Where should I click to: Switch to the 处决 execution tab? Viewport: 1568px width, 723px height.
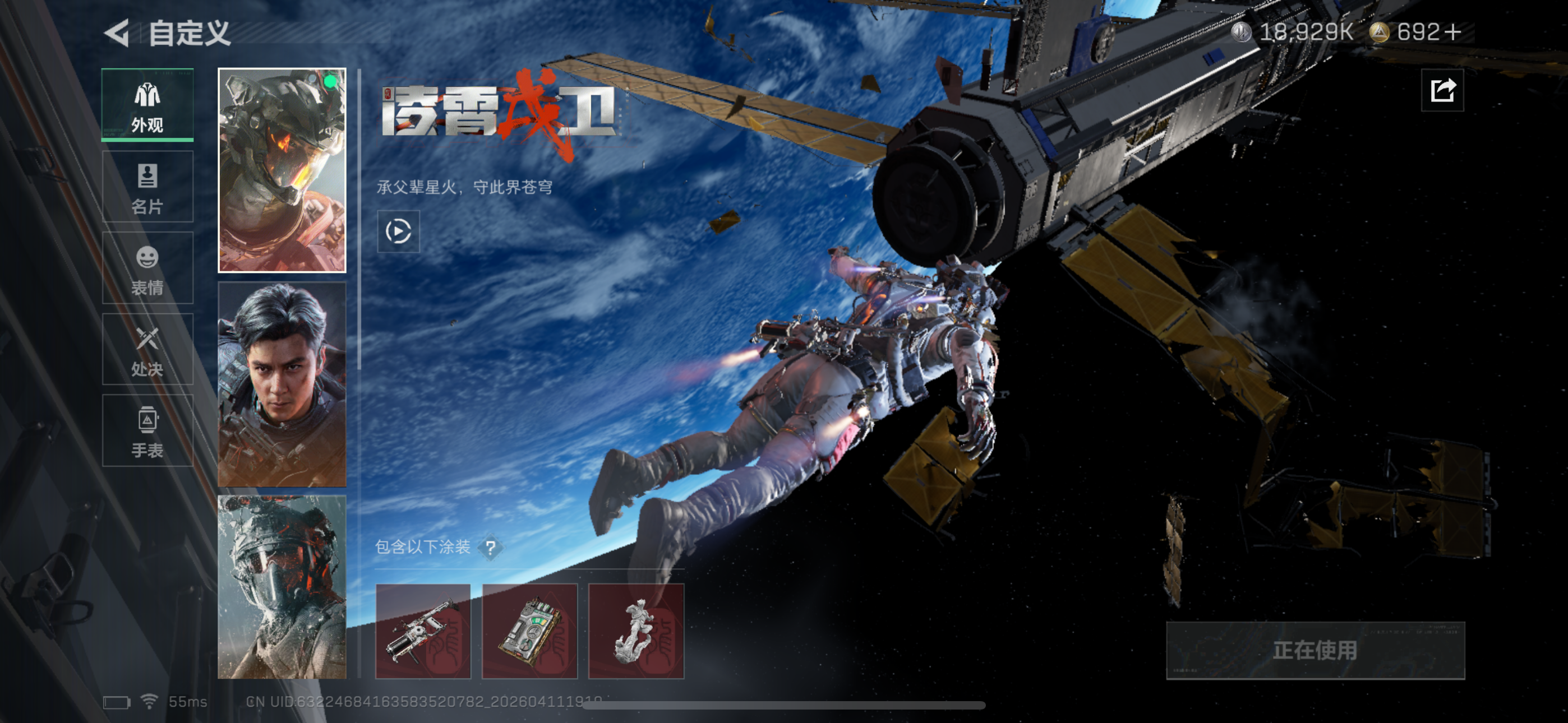click(147, 349)
